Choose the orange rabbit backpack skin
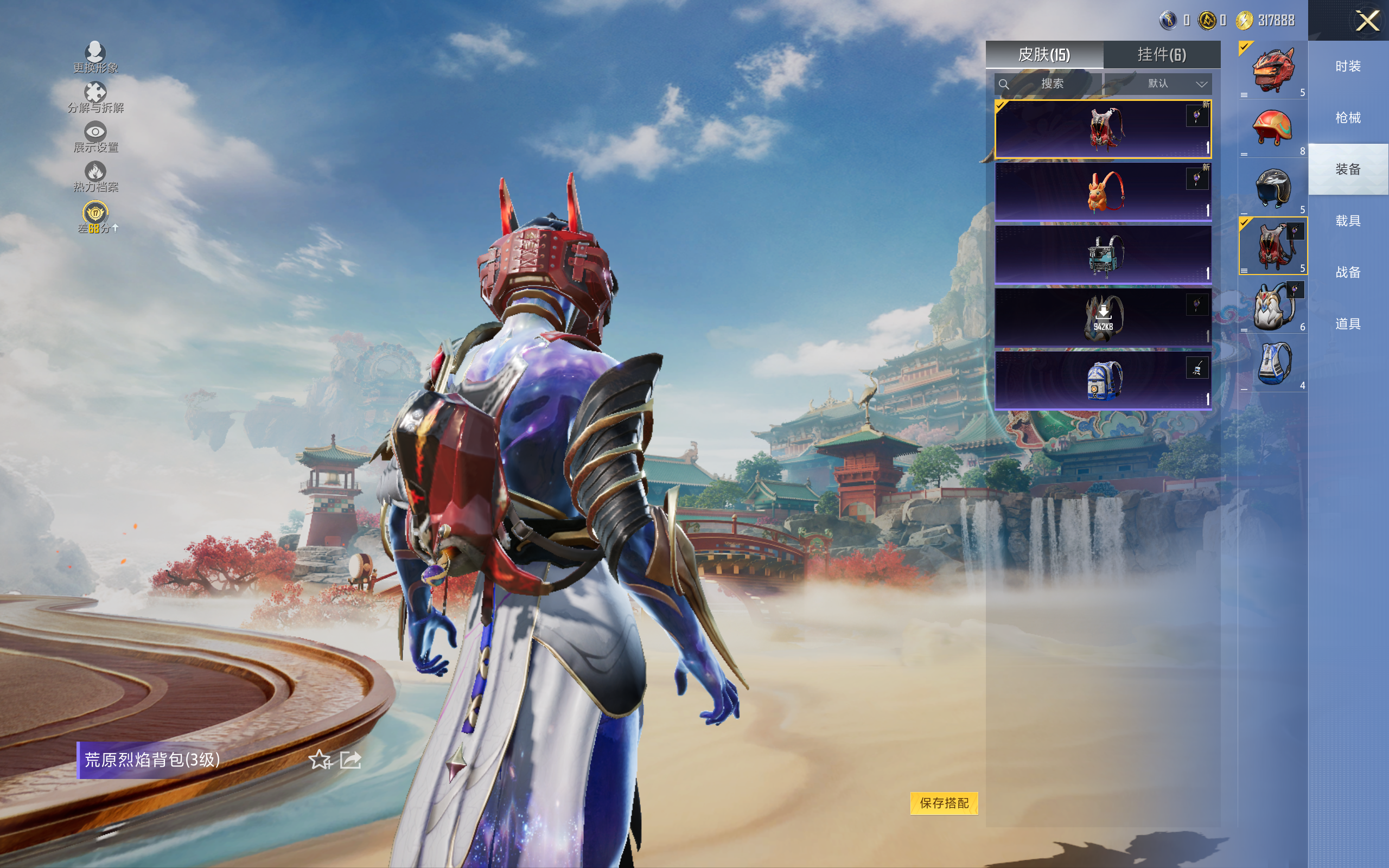This screenshot has width=1389, height=868. (x=1103, y=192)
